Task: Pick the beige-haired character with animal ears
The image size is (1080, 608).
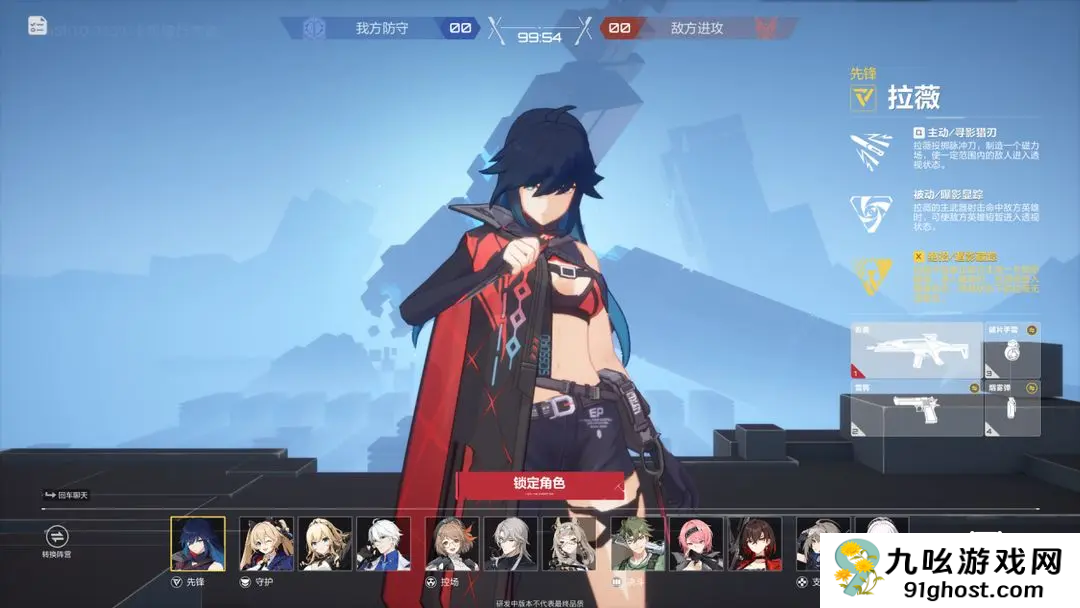Action: point(569,544)
